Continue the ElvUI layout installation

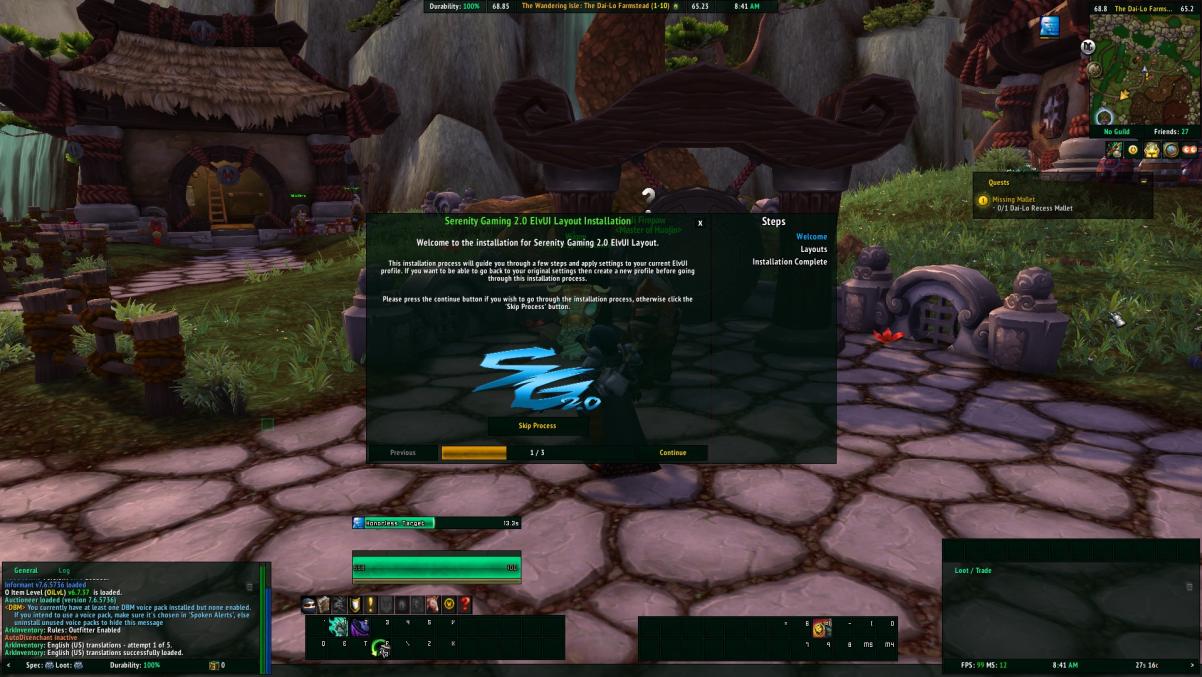click(673, 453)
